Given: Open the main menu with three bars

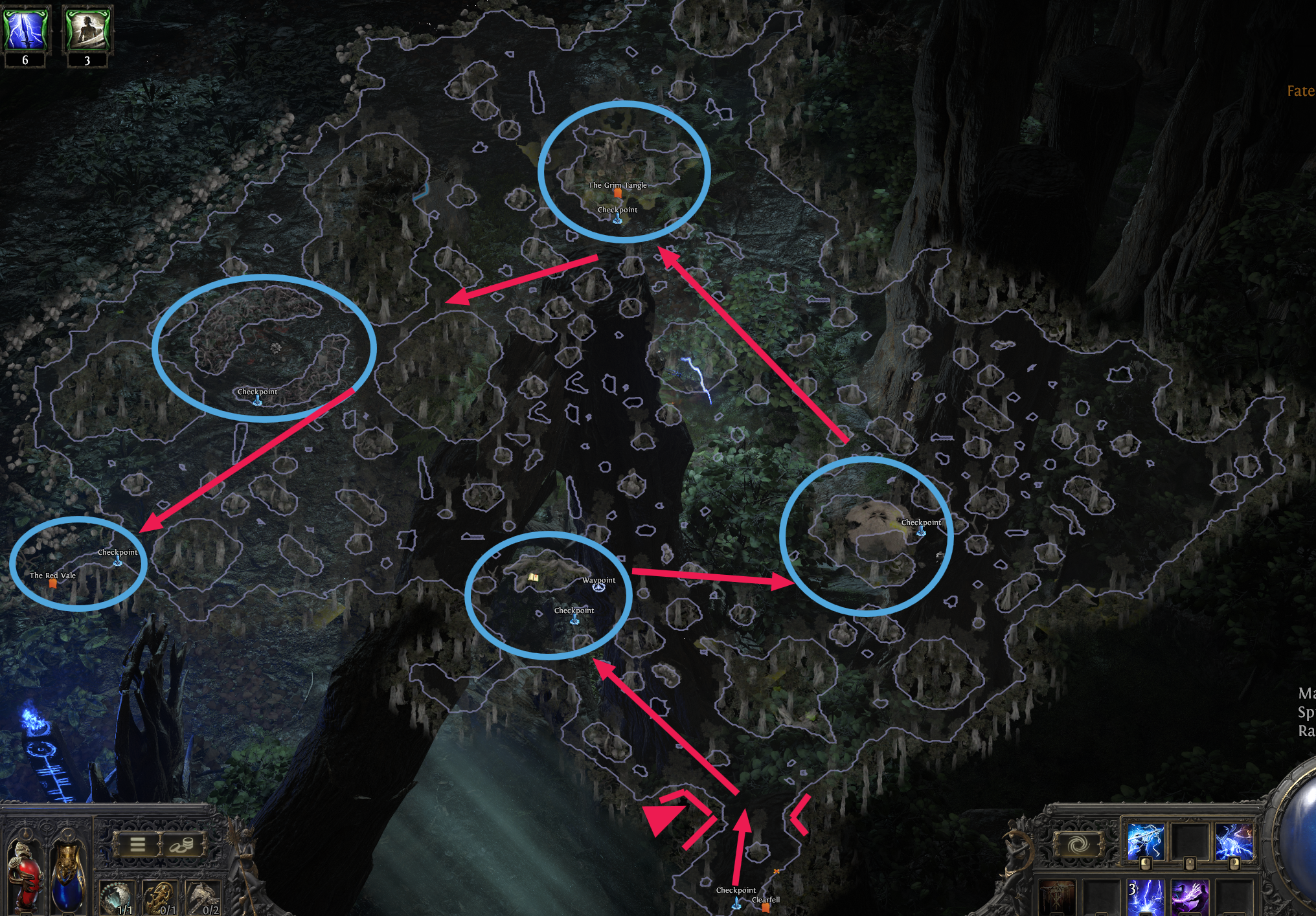Looking at the screenshot, I should point(138,844).
